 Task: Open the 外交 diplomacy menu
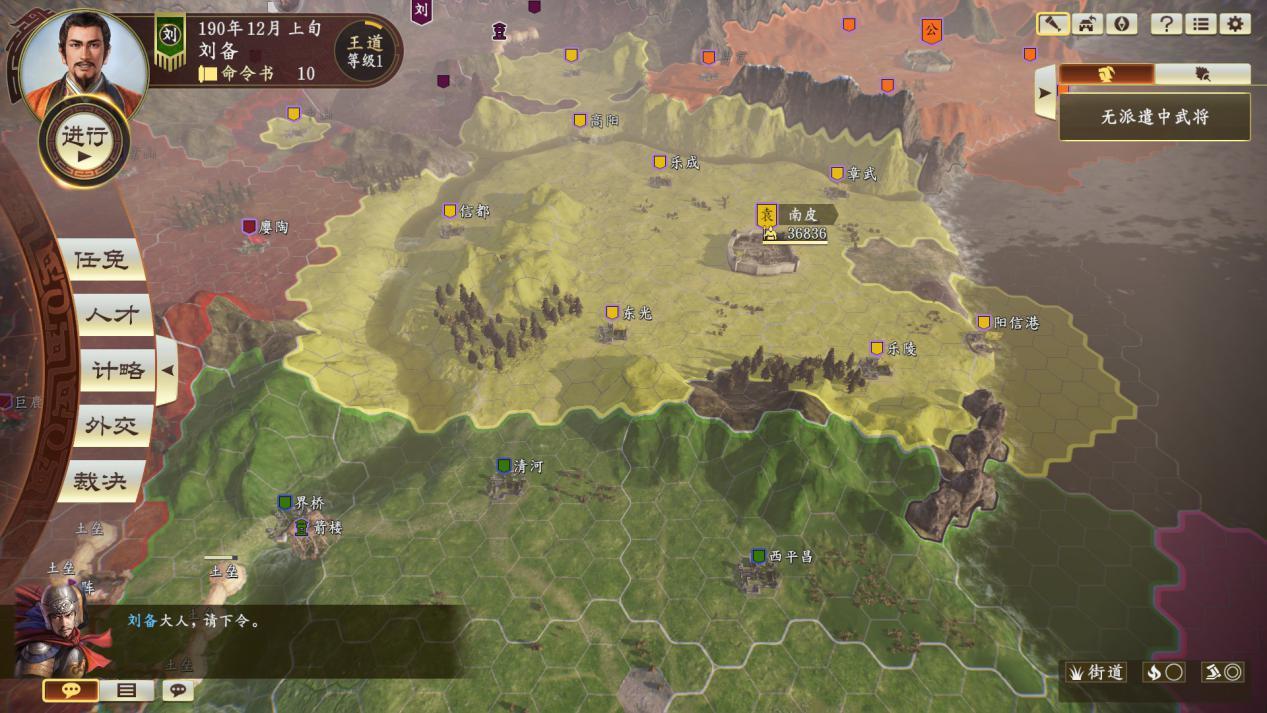(x=110, y=426)
